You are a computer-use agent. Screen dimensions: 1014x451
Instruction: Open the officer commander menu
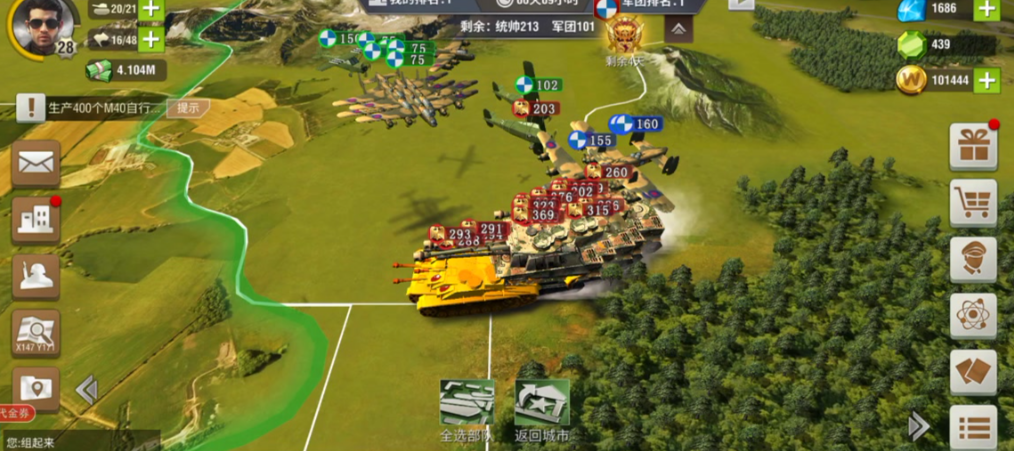click(972, 259)
